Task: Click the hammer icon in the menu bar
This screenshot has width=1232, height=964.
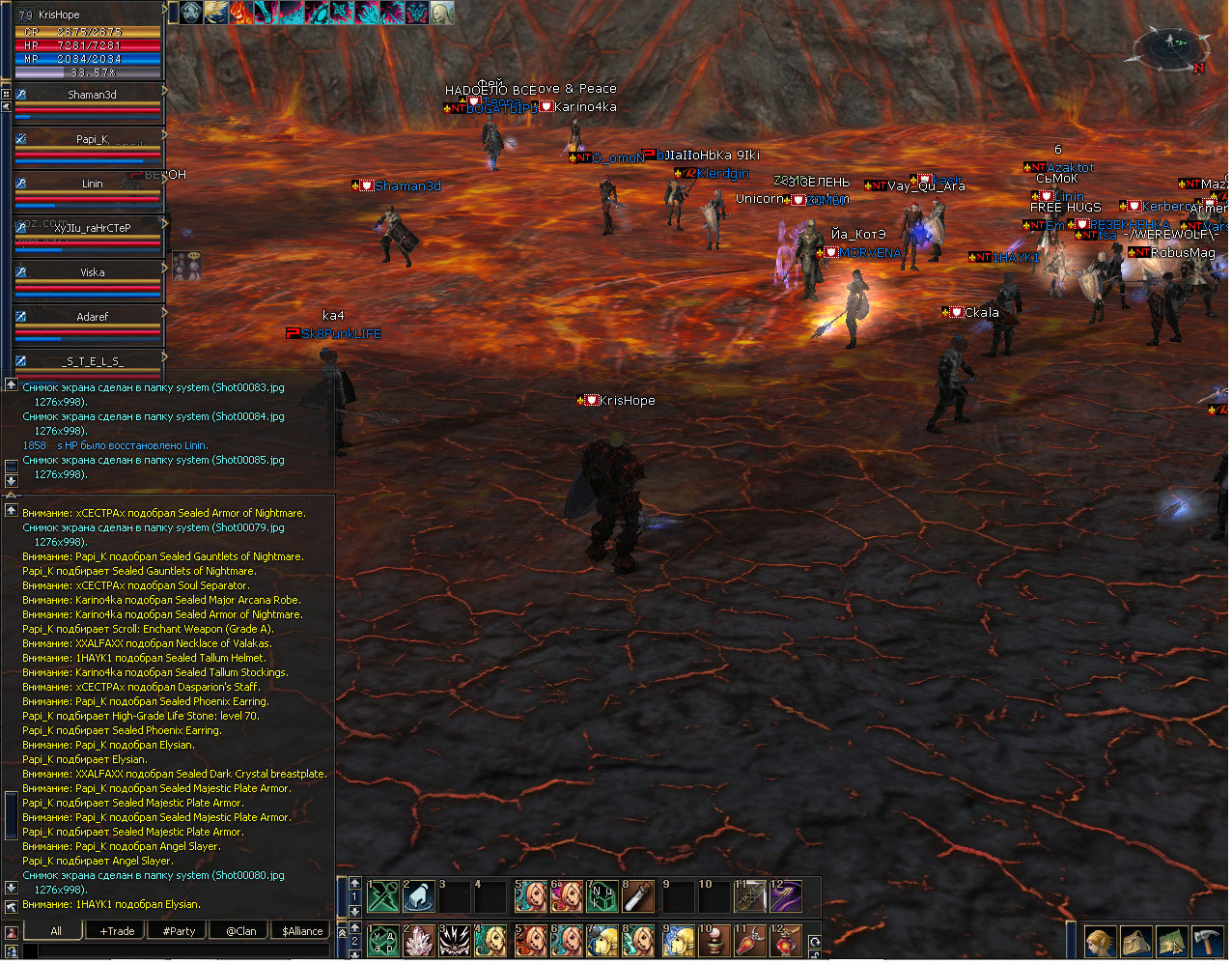Action: [x=1207, y=941]
